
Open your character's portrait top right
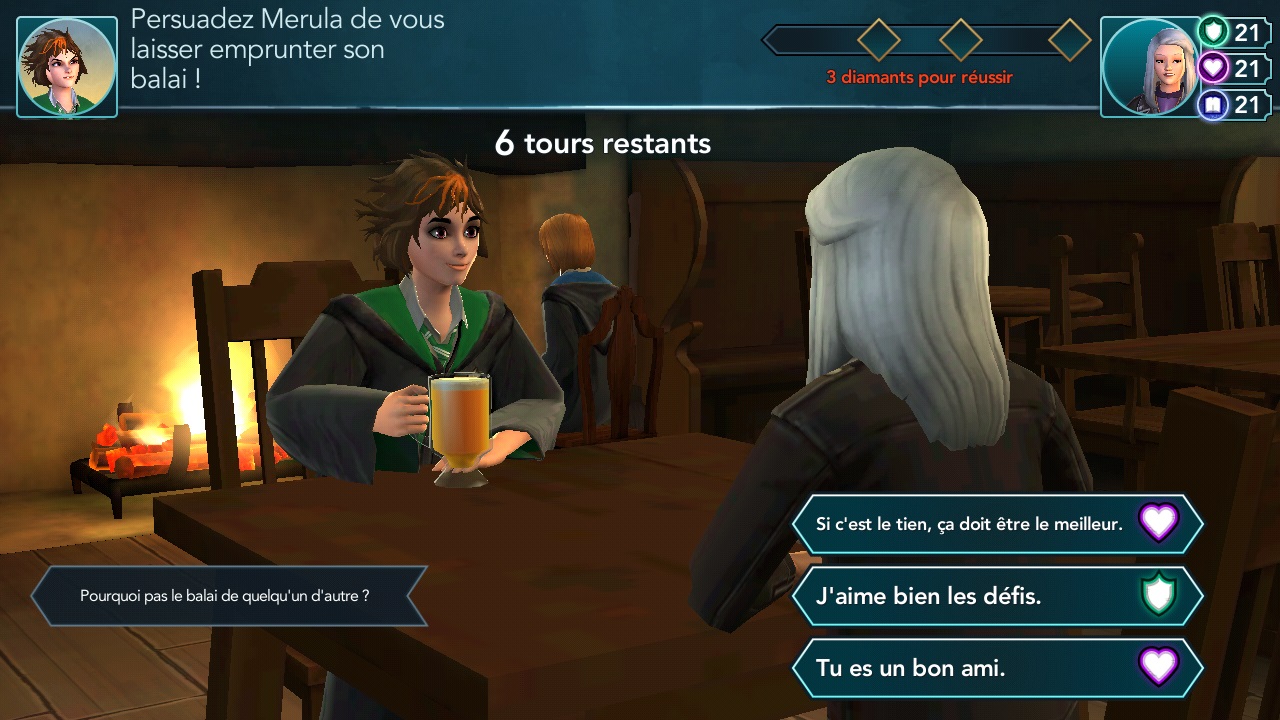pos(1150,64)
